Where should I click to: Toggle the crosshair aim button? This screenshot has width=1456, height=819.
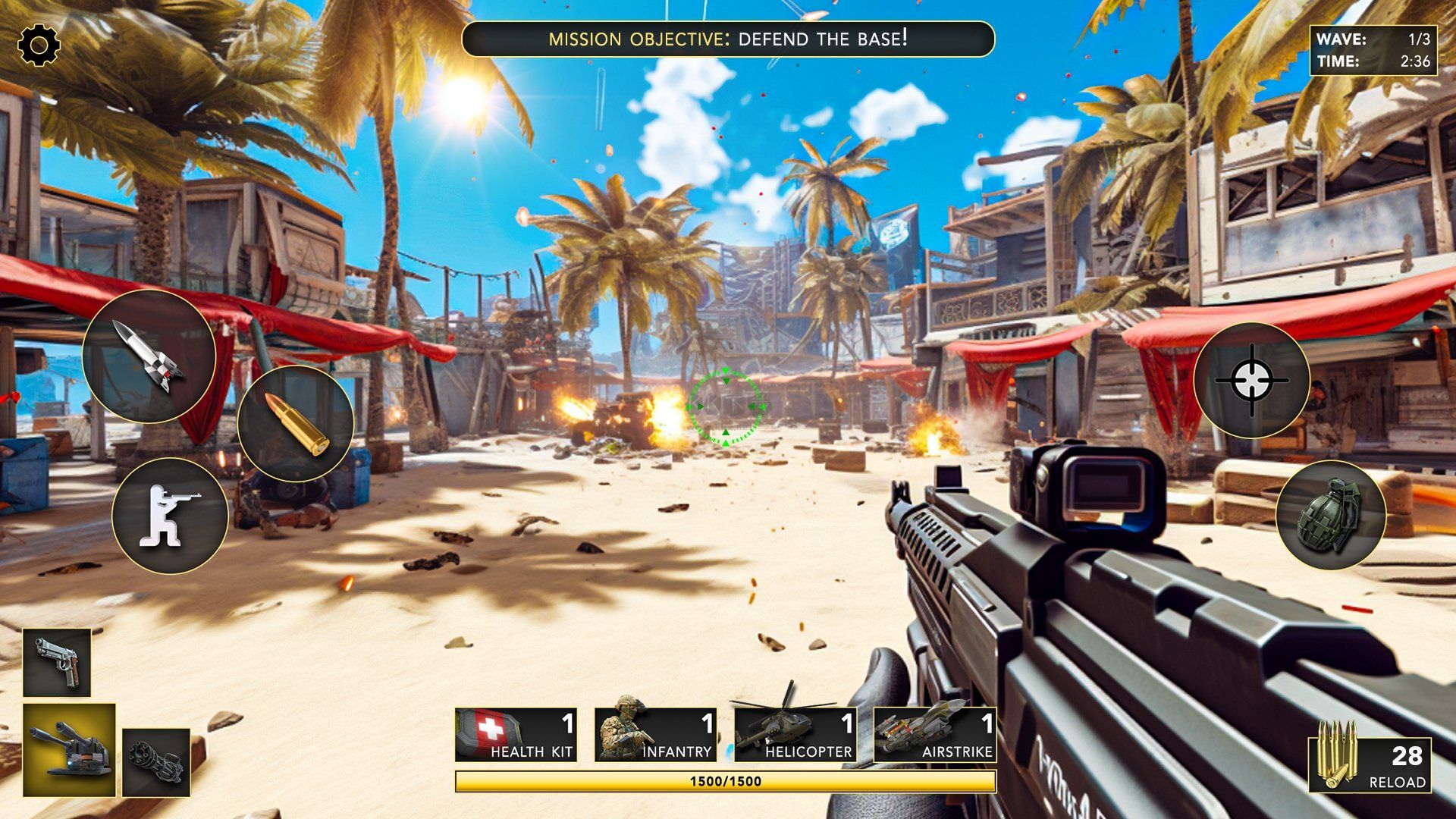click(1251, 380)
